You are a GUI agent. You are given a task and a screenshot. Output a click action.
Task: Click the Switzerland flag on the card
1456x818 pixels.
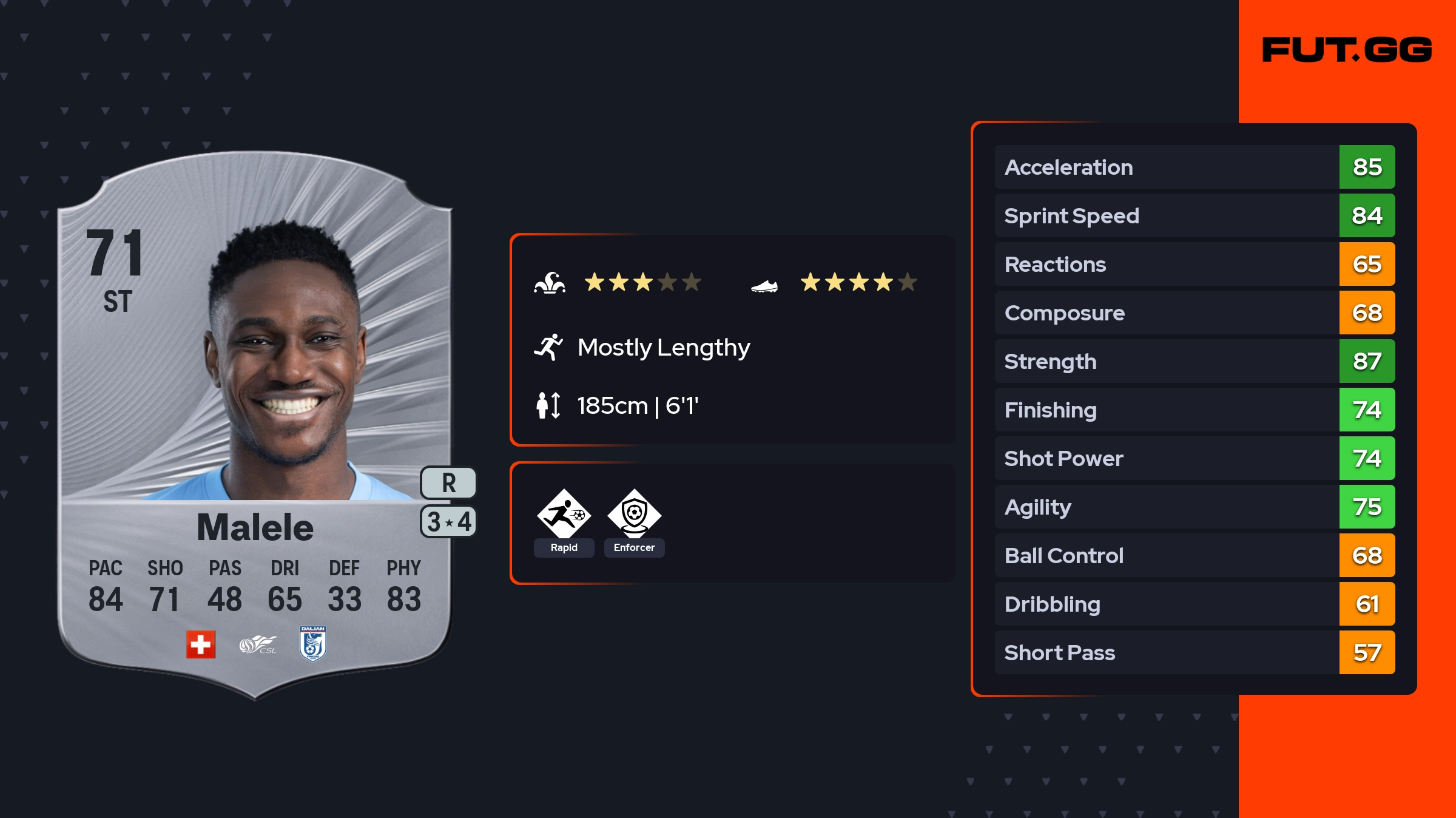(x=201, y=644)
